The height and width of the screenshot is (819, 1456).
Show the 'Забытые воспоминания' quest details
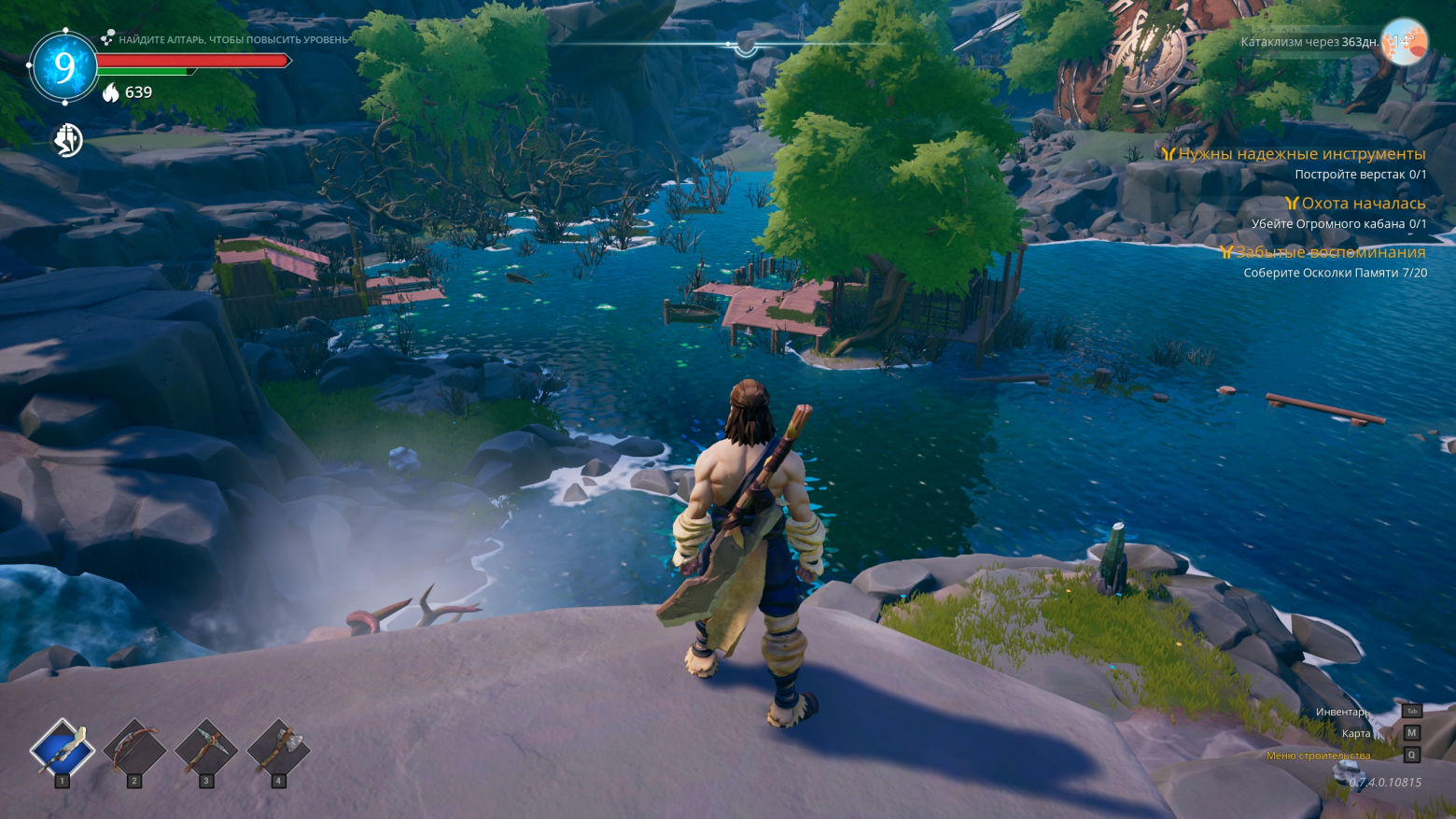pos(1330,252)
